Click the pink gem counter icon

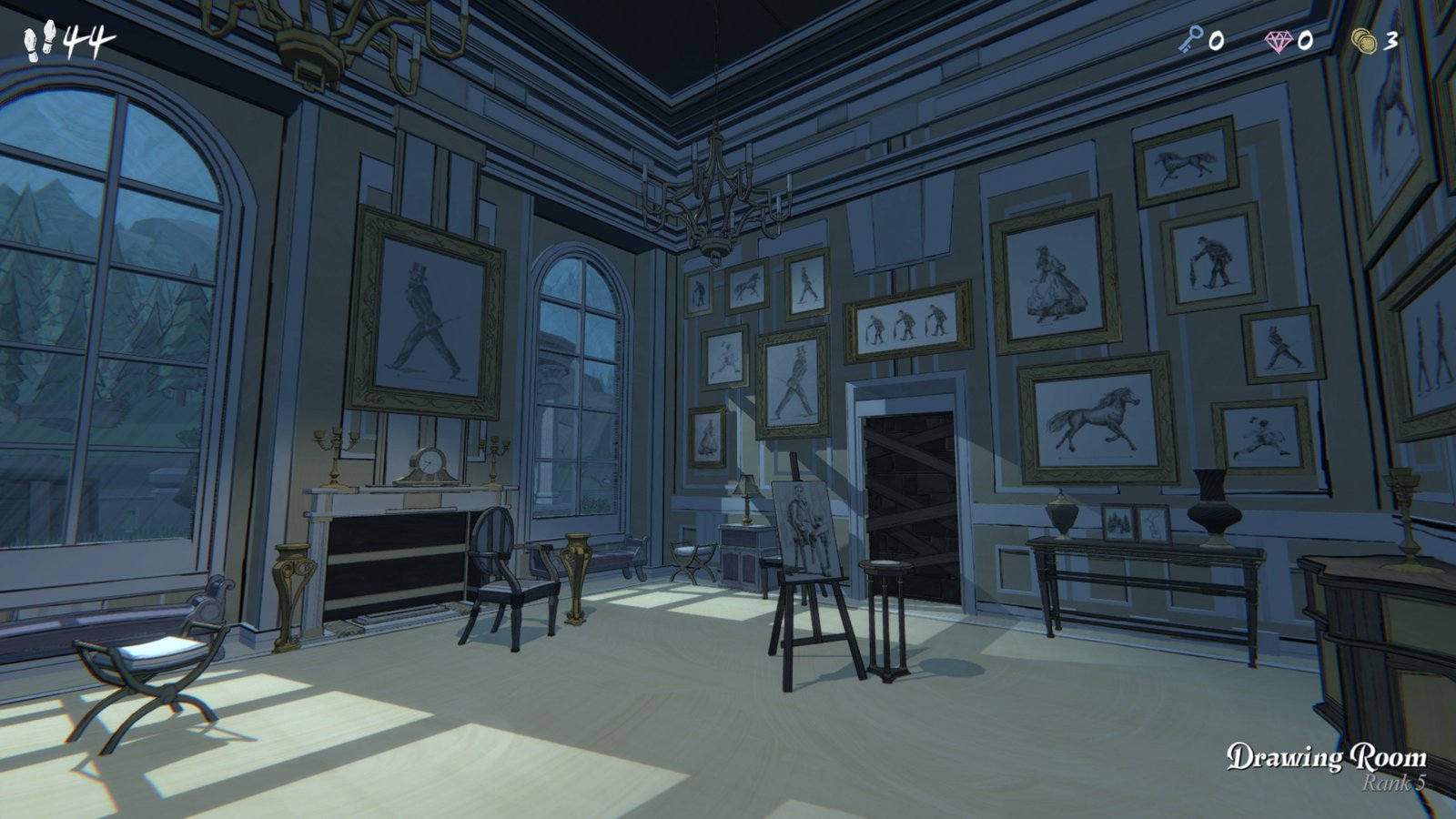point(1278,41)
